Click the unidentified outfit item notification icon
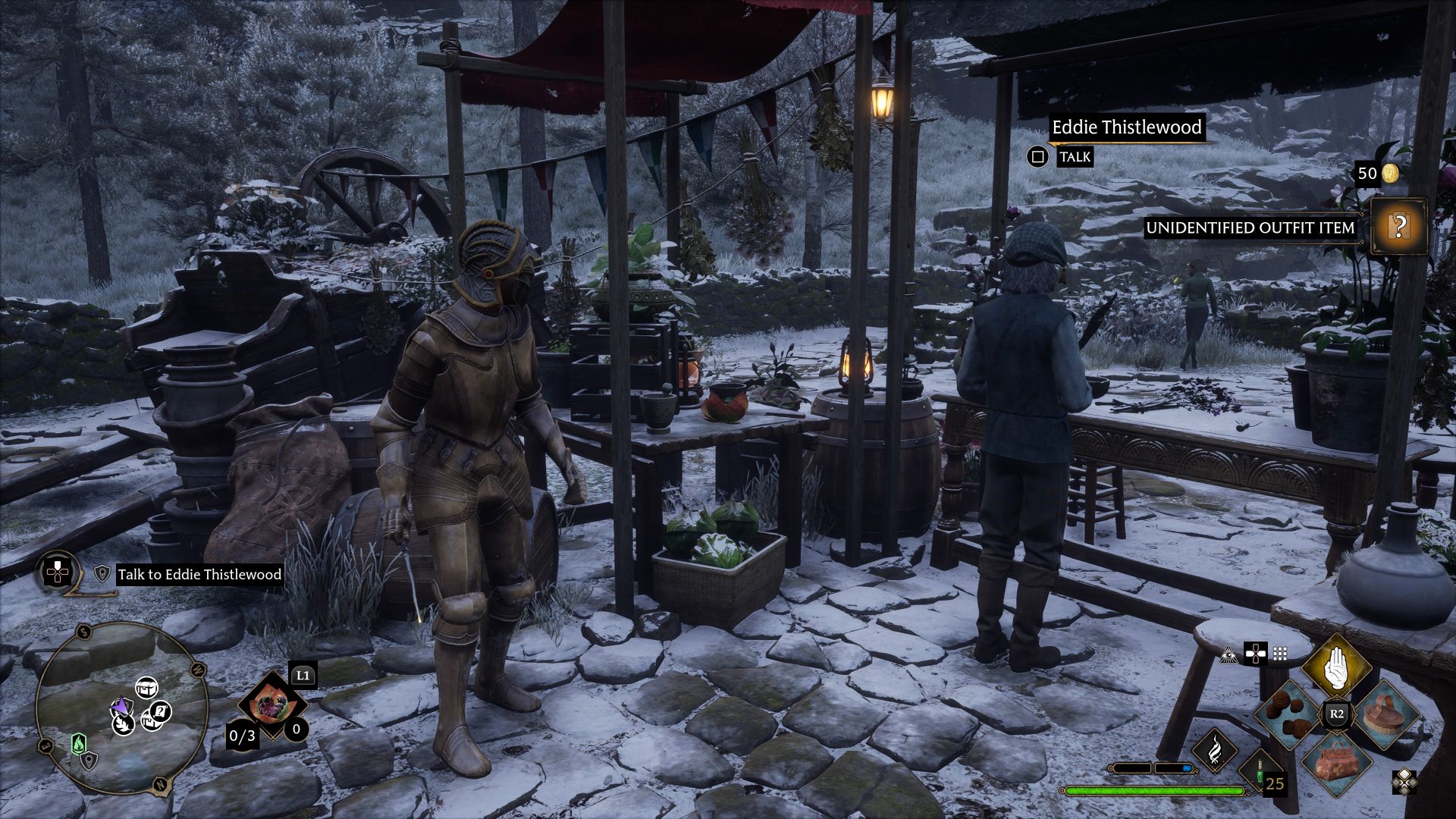This screenshot has height=819, width=1456. click(1399, 227)
